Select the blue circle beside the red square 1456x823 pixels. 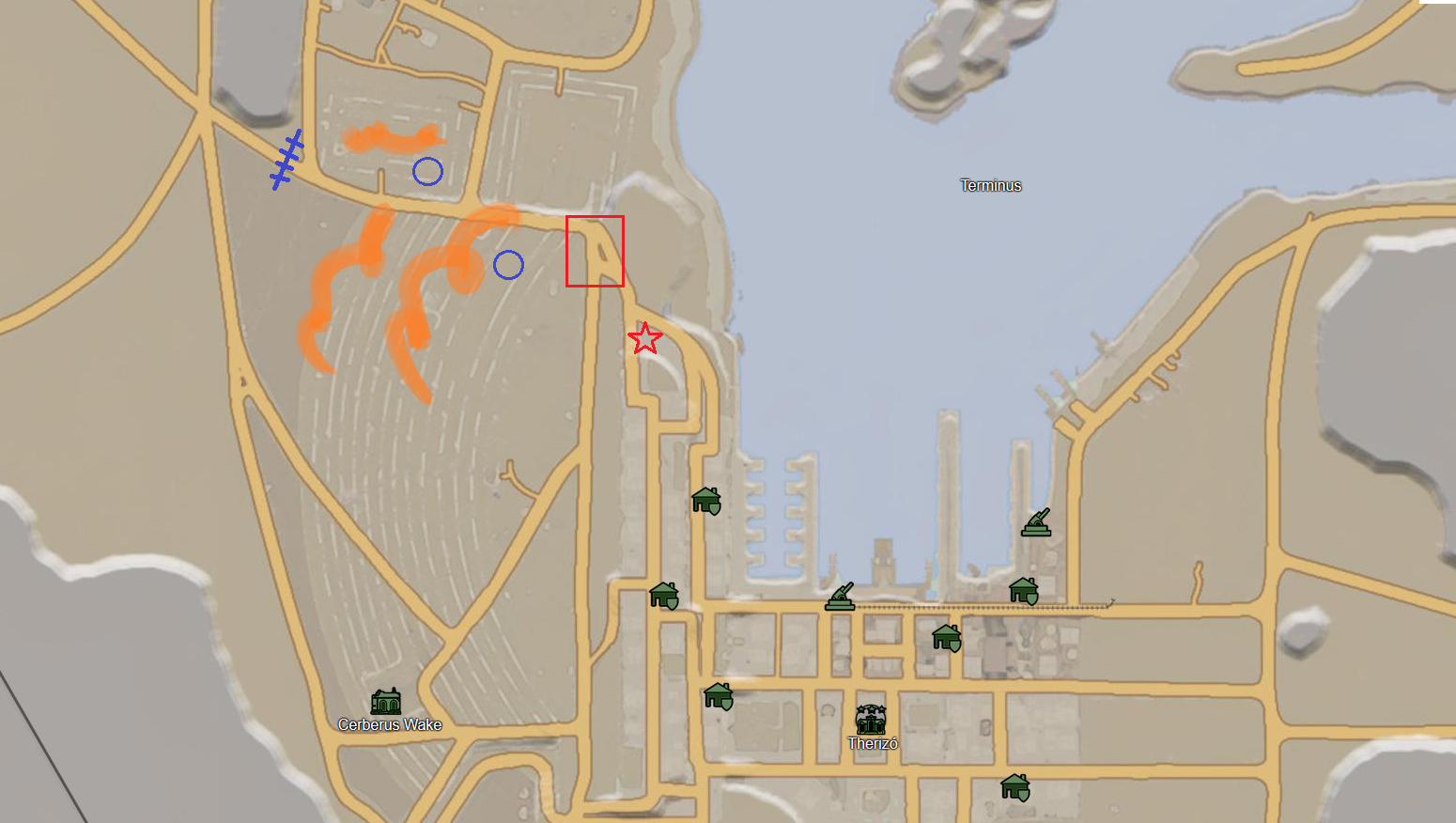[508, 265]
